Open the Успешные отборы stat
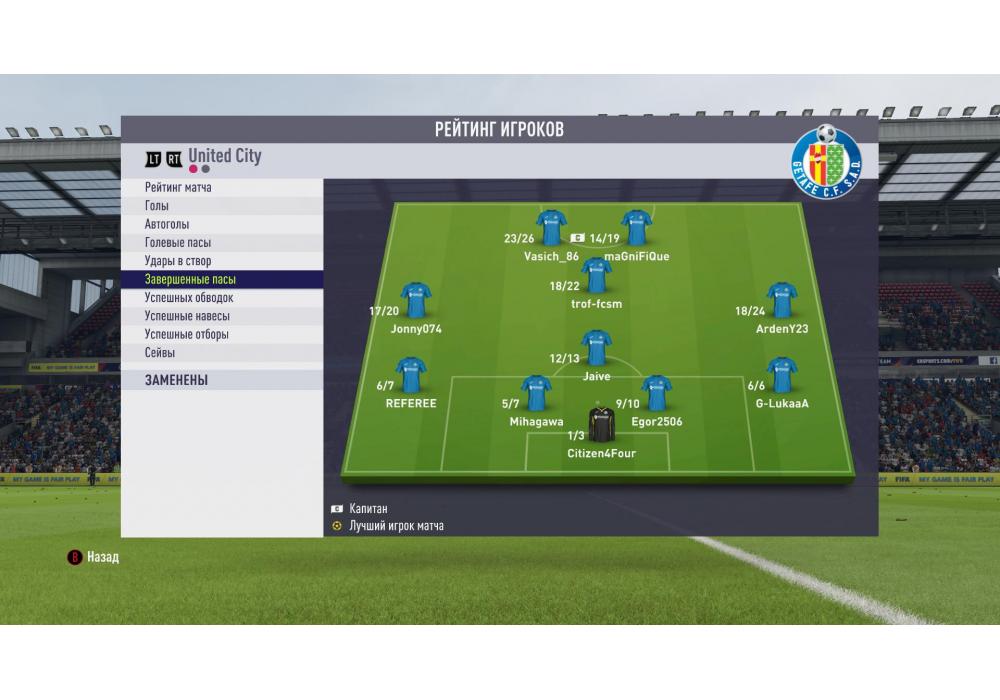Image resolution: width=1000 pixels, height=700 pixels. coord(222,334)
